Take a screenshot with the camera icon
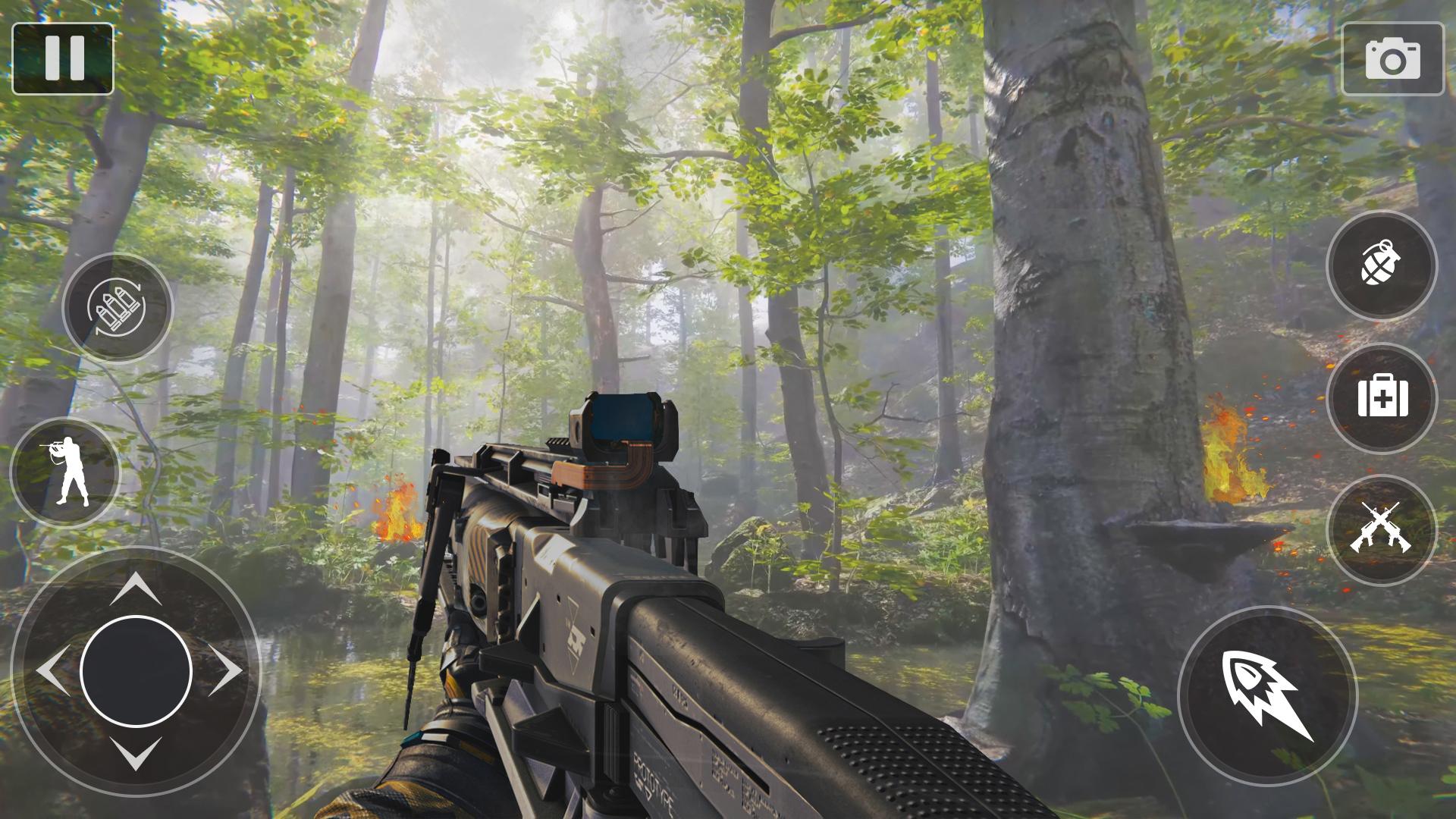Screen dimensions: 1456x819 coord(1392,59)
